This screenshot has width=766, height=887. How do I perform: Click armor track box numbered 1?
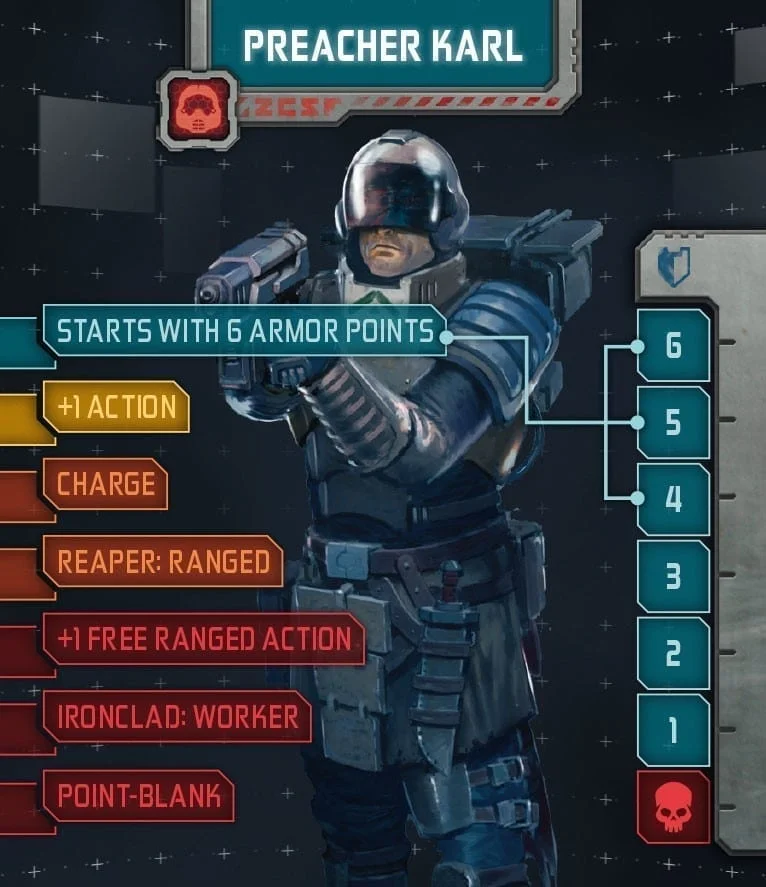pyautogui.click(x=673, y=730)
